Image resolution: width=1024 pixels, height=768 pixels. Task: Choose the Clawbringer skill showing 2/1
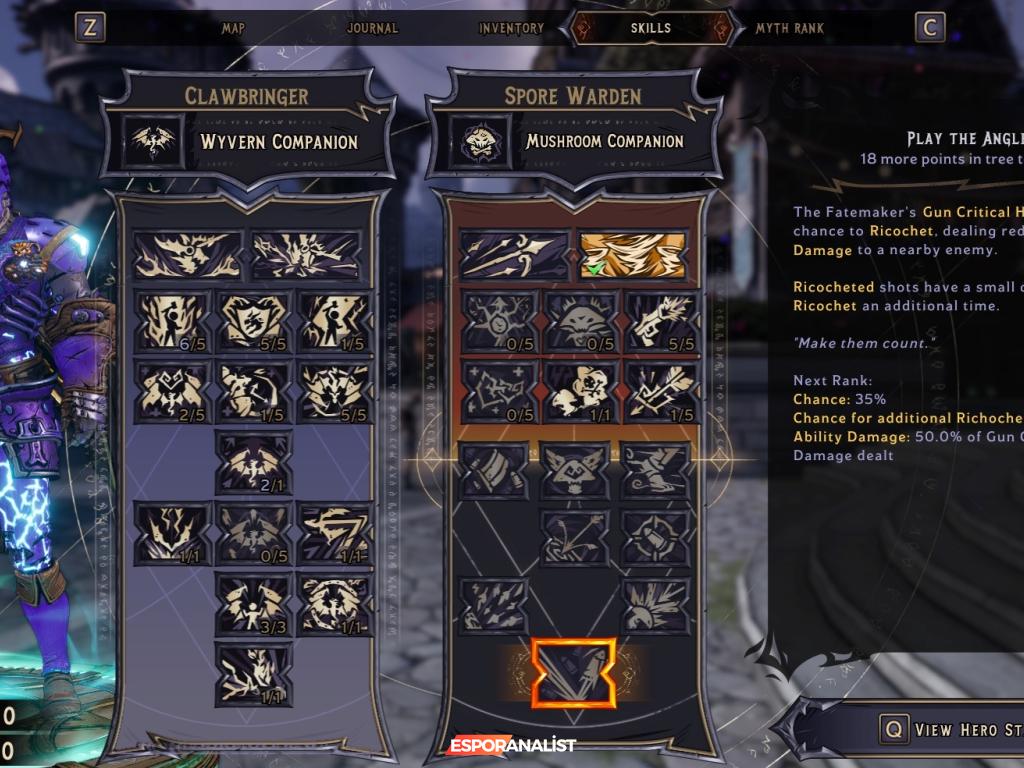pyautogui.click(x=254, y=462)
